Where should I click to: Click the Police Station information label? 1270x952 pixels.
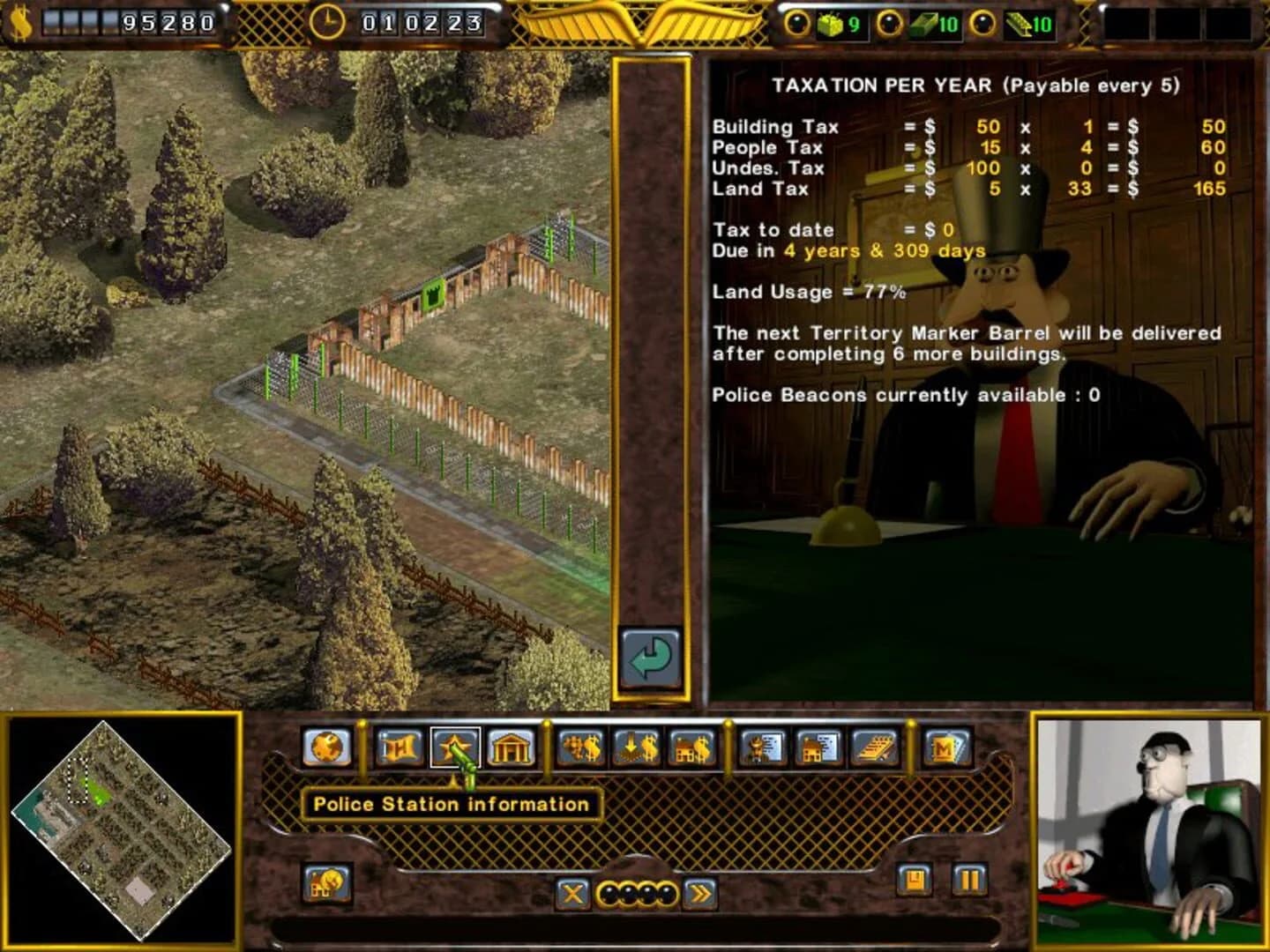pos(452,804)
